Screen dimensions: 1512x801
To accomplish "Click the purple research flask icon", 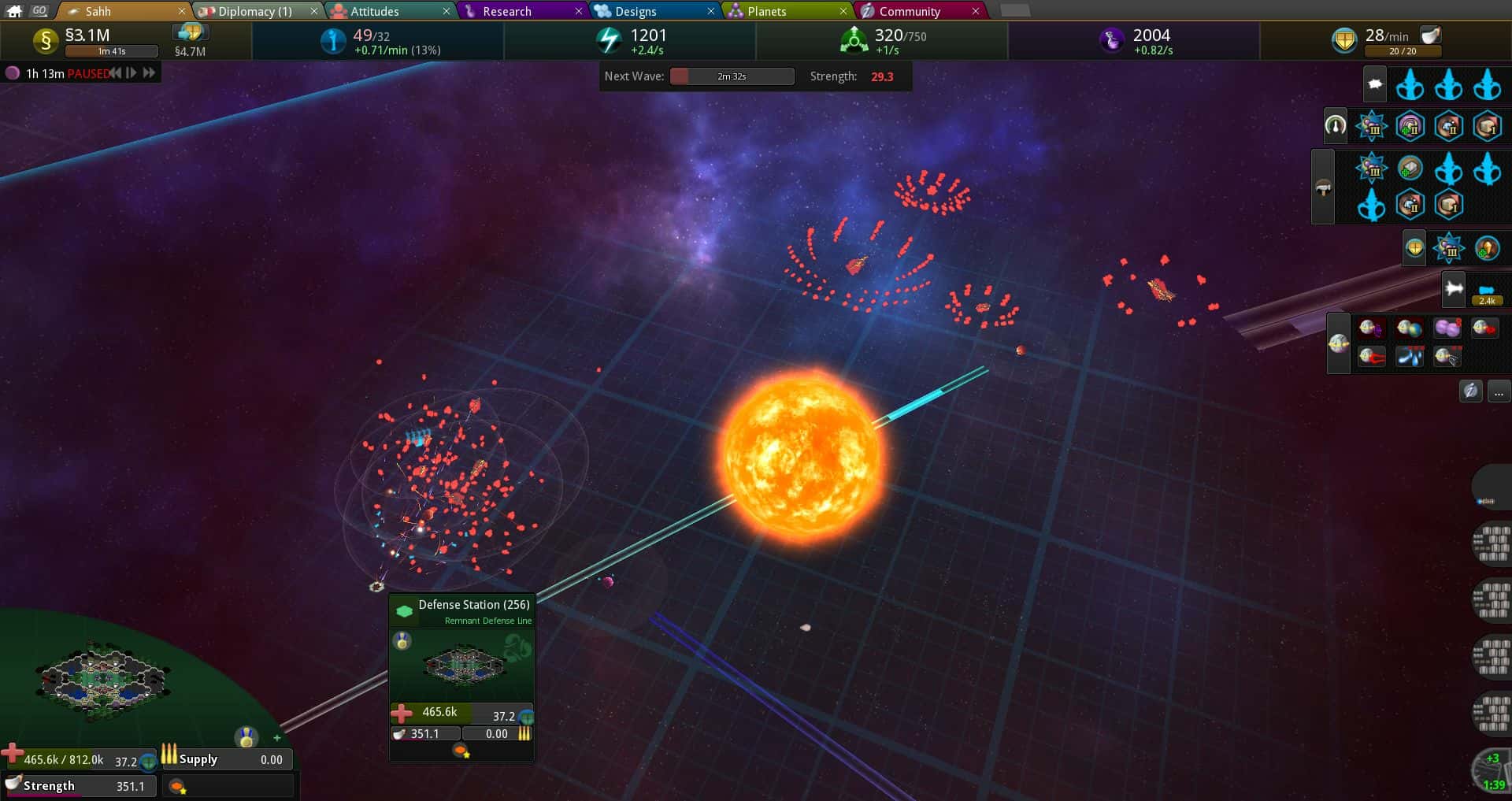I will [x=1113, y=40].
